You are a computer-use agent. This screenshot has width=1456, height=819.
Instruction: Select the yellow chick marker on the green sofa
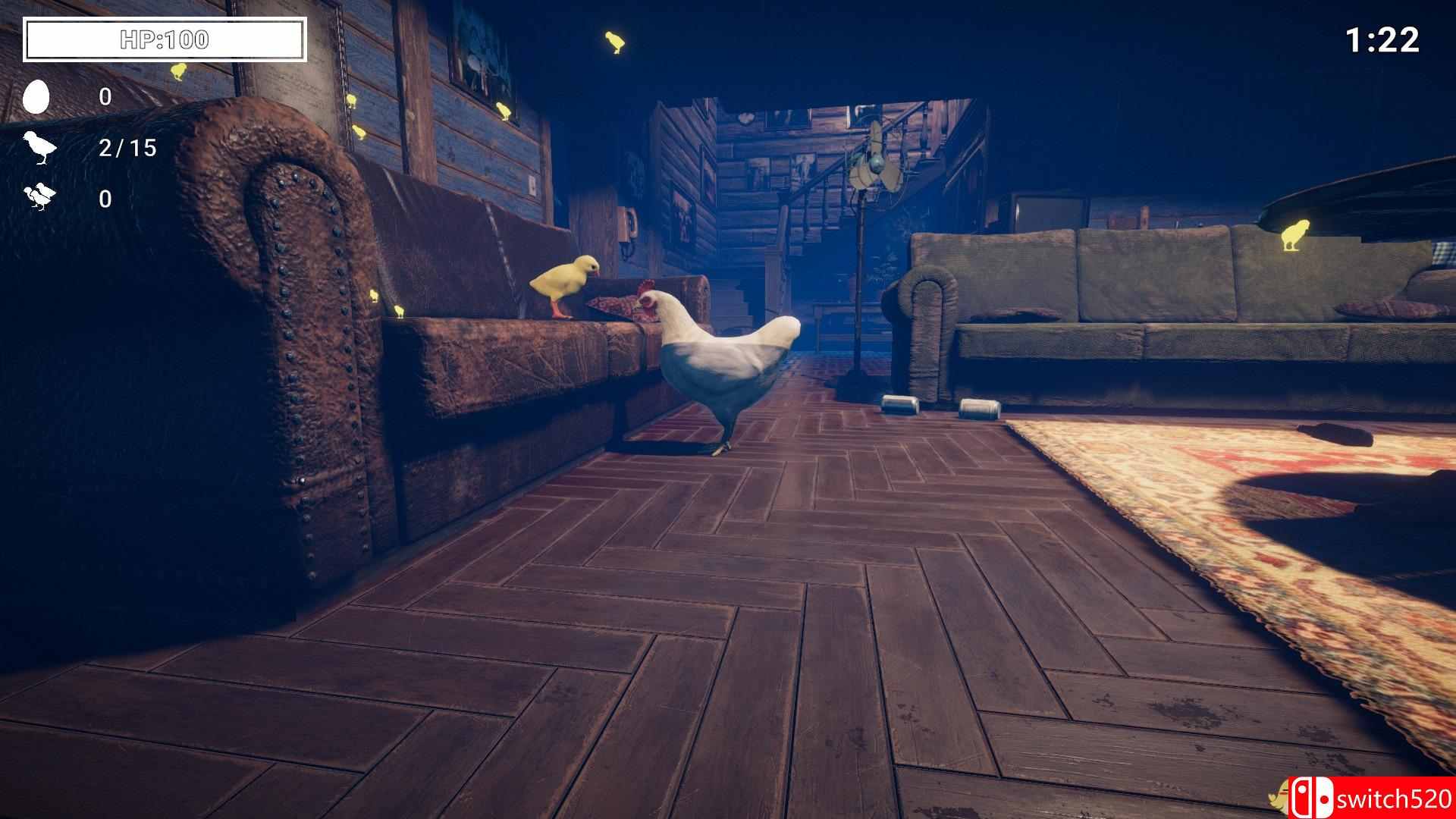click(1294, 234)
